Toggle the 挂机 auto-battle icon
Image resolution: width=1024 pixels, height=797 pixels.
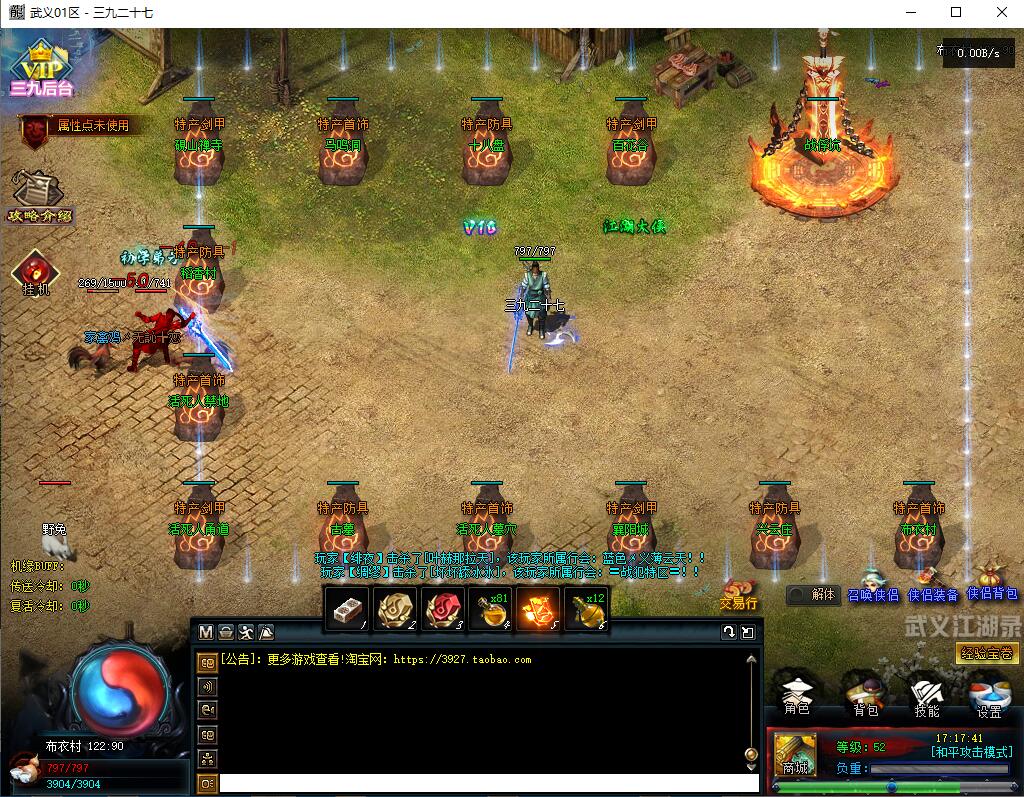(x=36, y=273)
